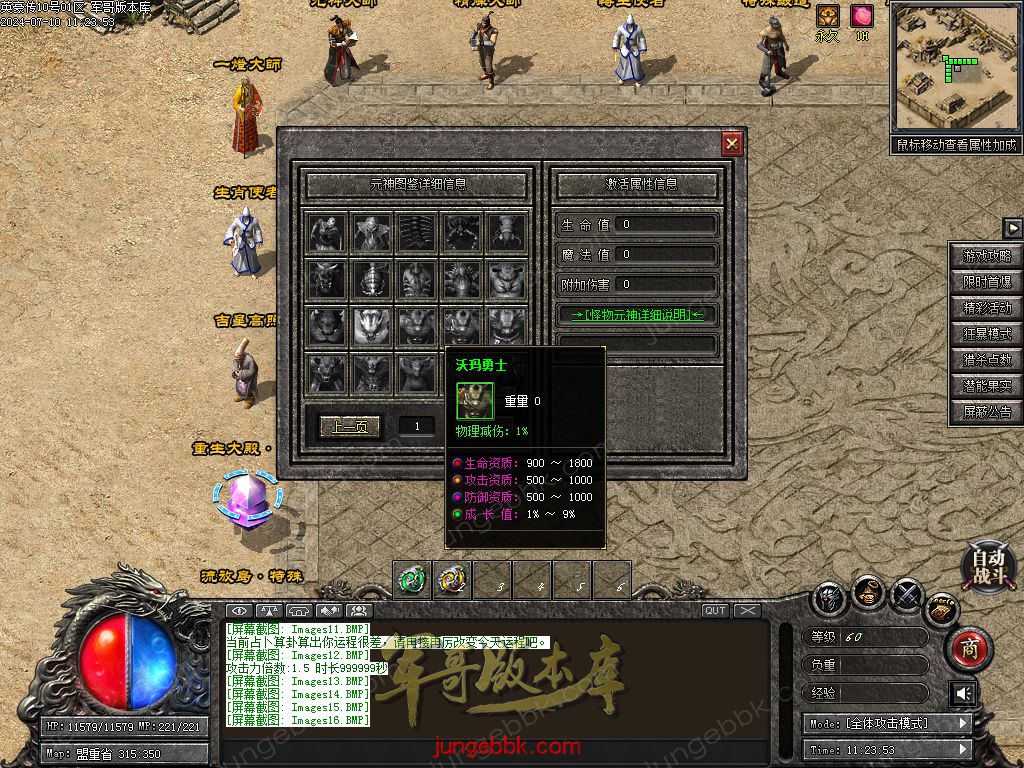Close the 元神图鉴 panel with the red X
Viewport: 1024px width, 768px height.
[x=733, y=145]
